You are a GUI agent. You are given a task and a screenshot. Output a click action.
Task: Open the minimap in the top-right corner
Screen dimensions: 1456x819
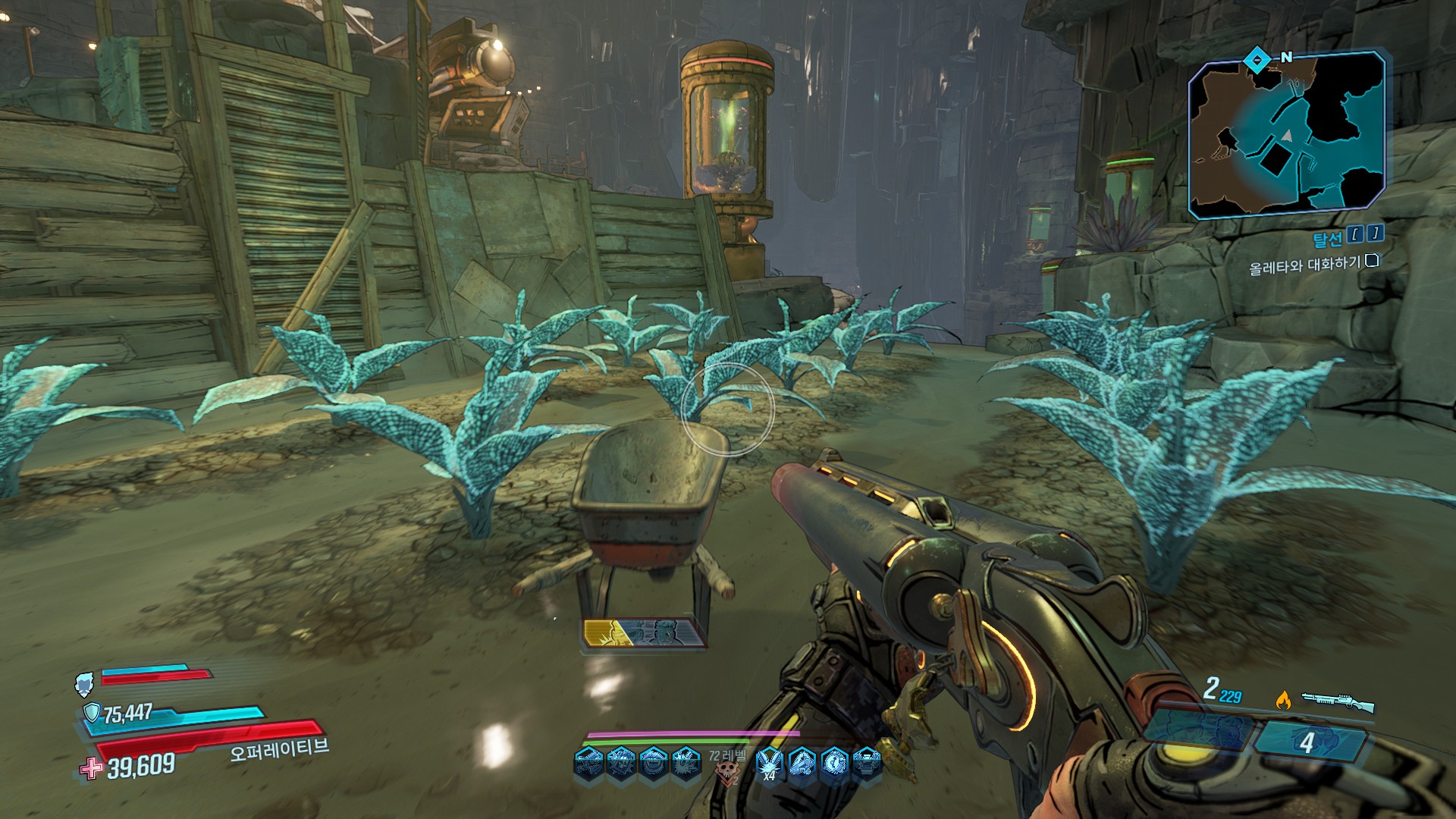pos(1287,136)
